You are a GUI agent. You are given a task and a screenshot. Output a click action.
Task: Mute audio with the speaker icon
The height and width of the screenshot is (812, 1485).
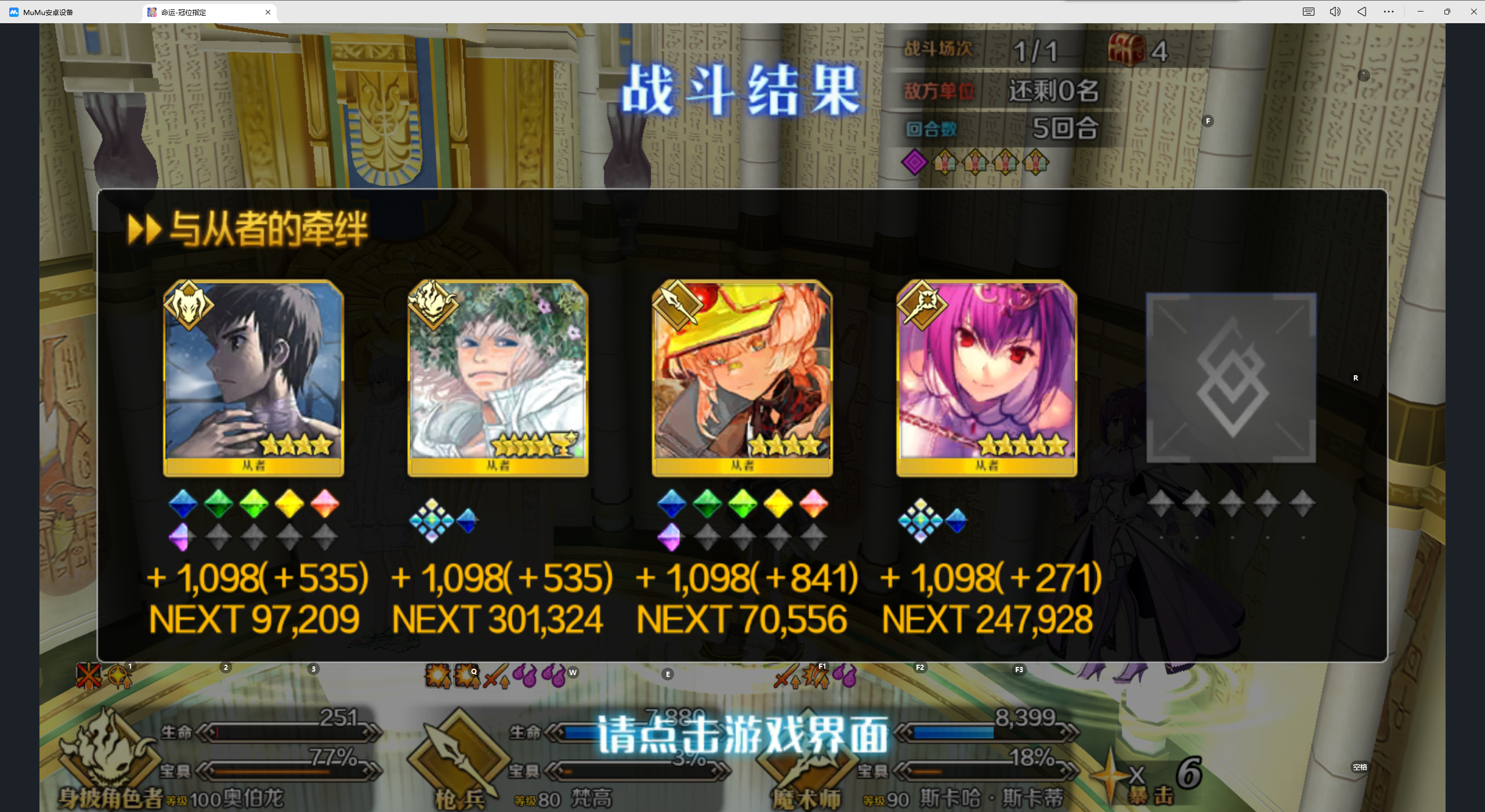point(1335,12)
